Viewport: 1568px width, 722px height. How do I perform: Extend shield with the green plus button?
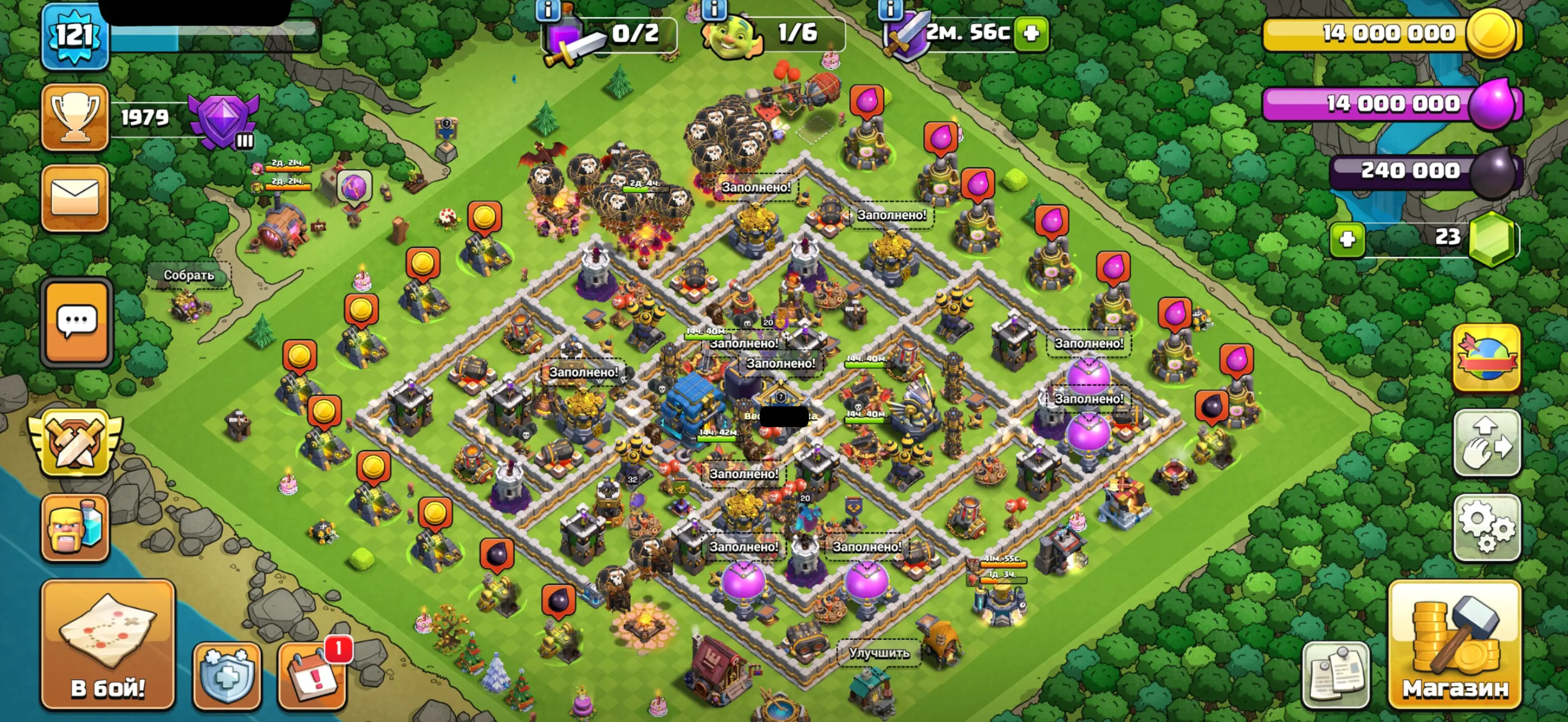click(x=1031, y=33)
